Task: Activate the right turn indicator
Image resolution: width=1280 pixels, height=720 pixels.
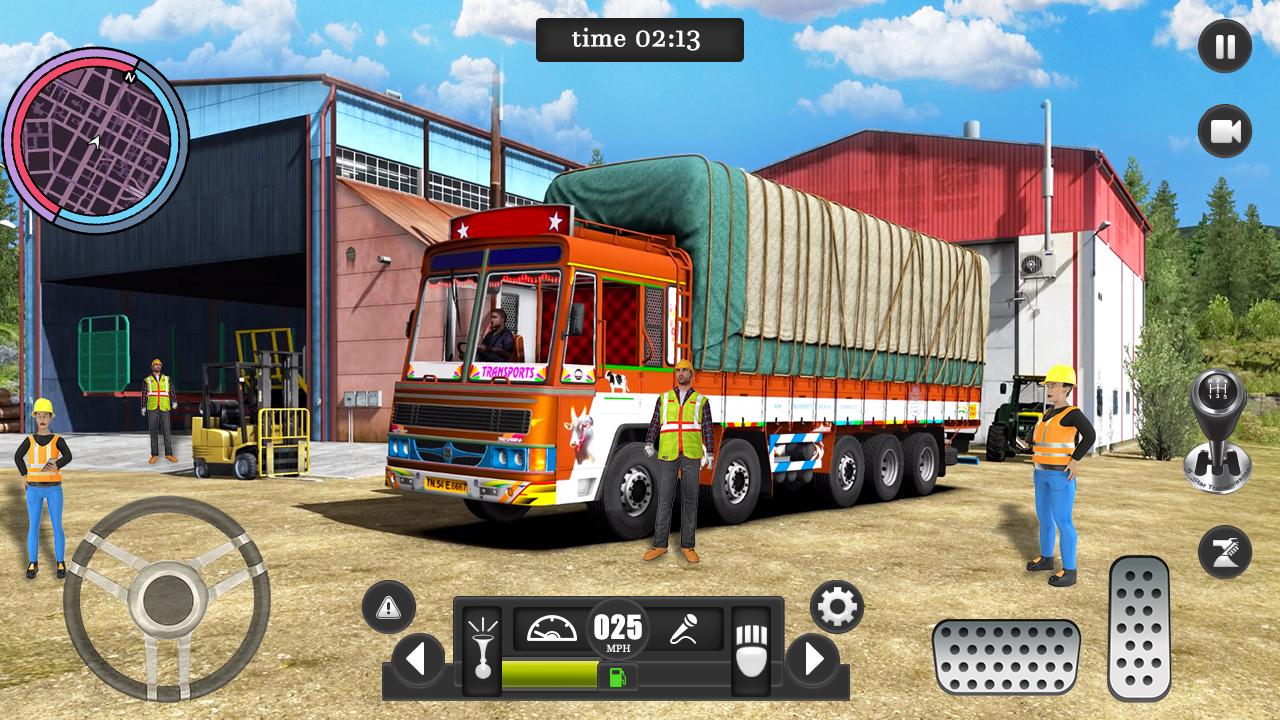Action: tap(812, 660)
